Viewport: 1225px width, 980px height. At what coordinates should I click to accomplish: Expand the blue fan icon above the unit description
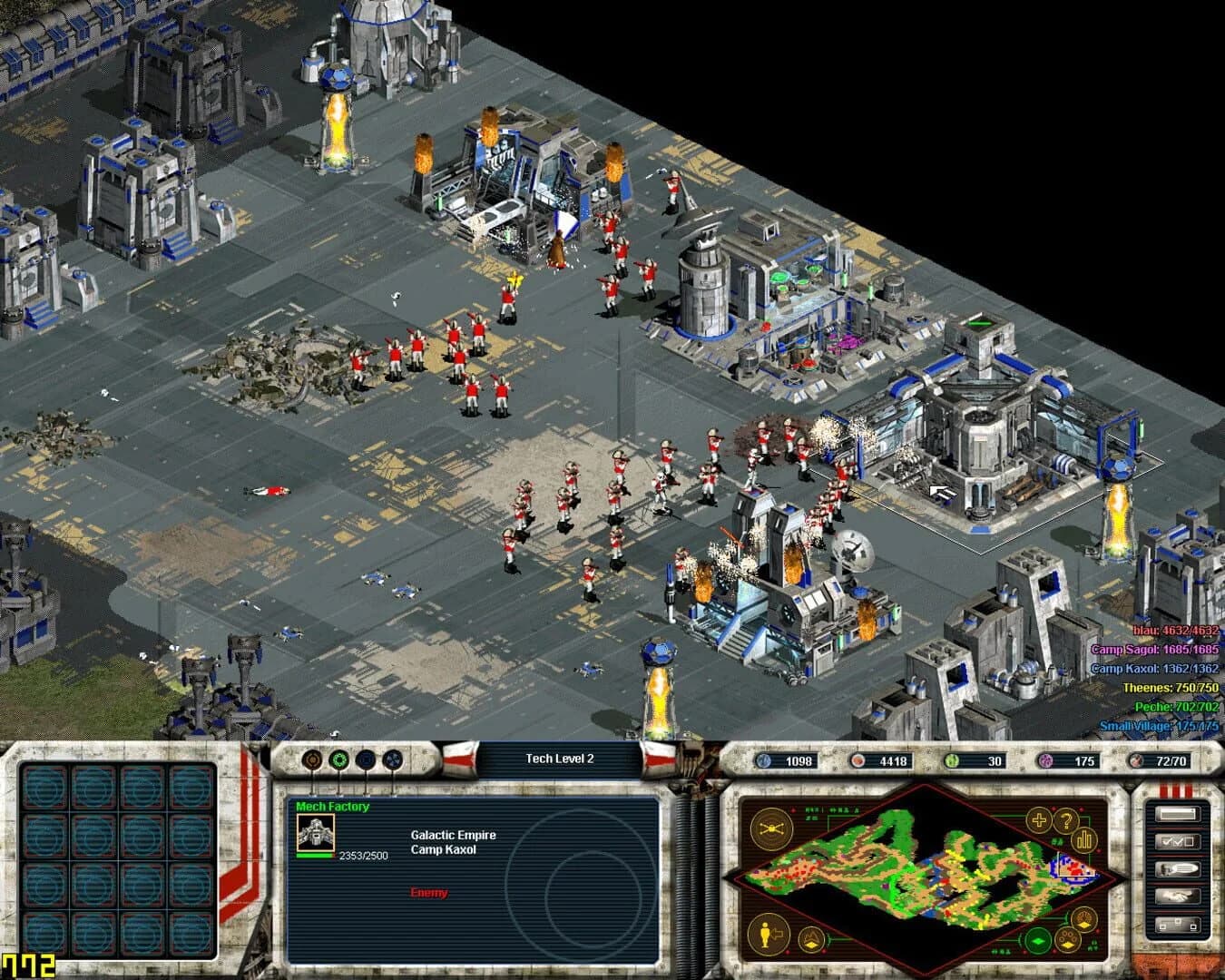pos(392,760)
